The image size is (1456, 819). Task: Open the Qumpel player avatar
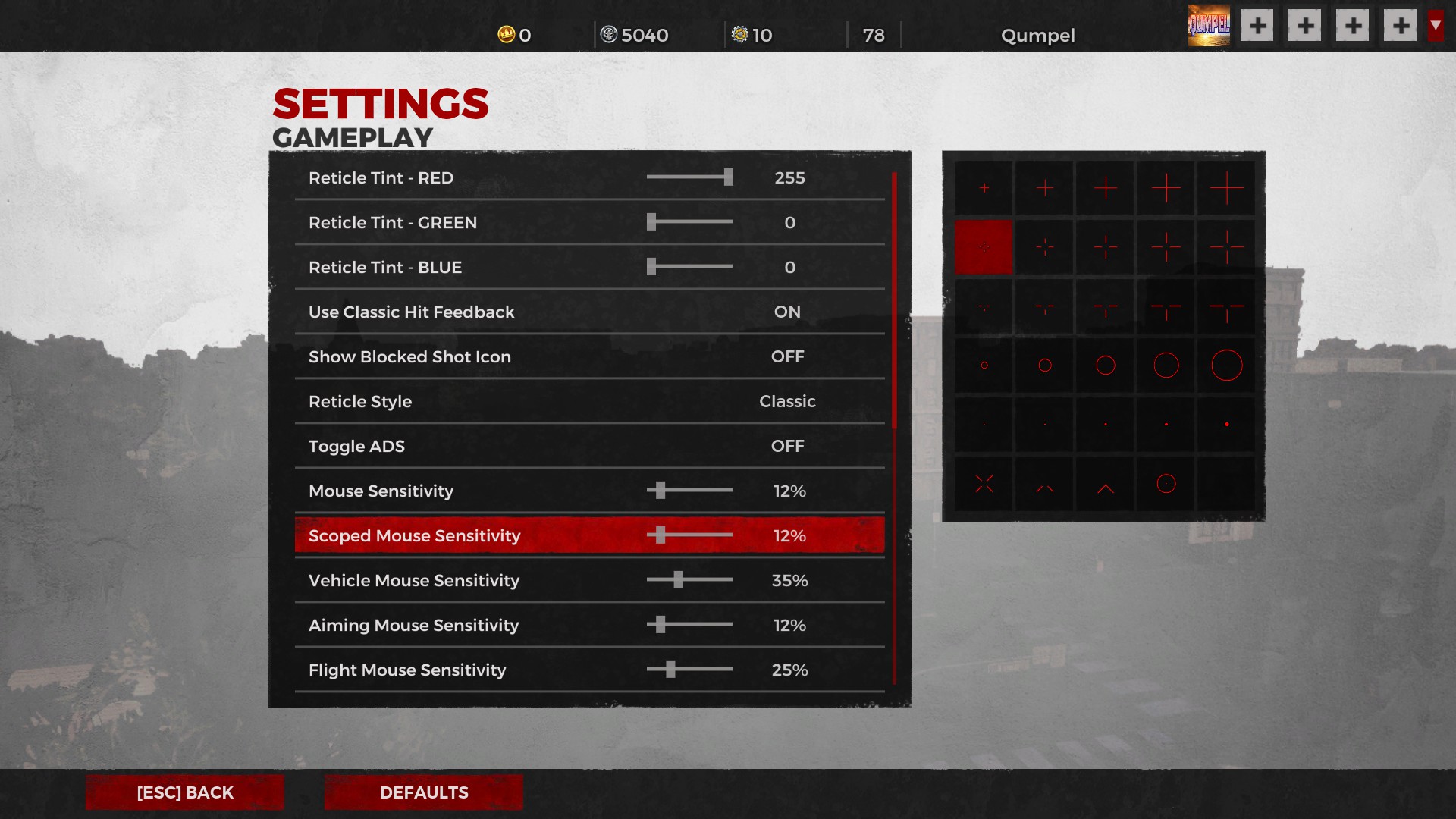point(1209,27)
